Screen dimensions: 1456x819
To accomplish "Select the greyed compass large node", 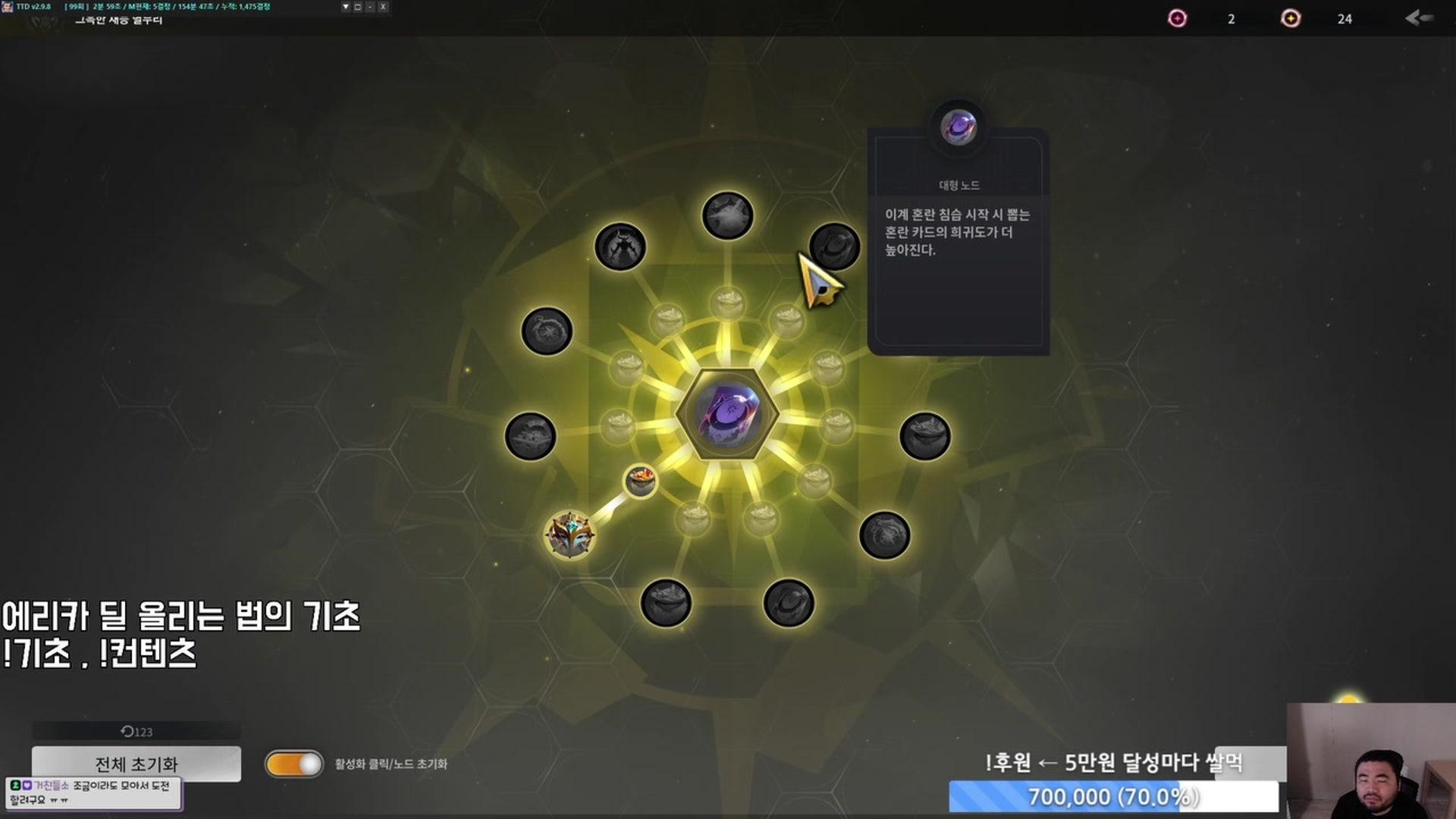I will pos(547,331).
